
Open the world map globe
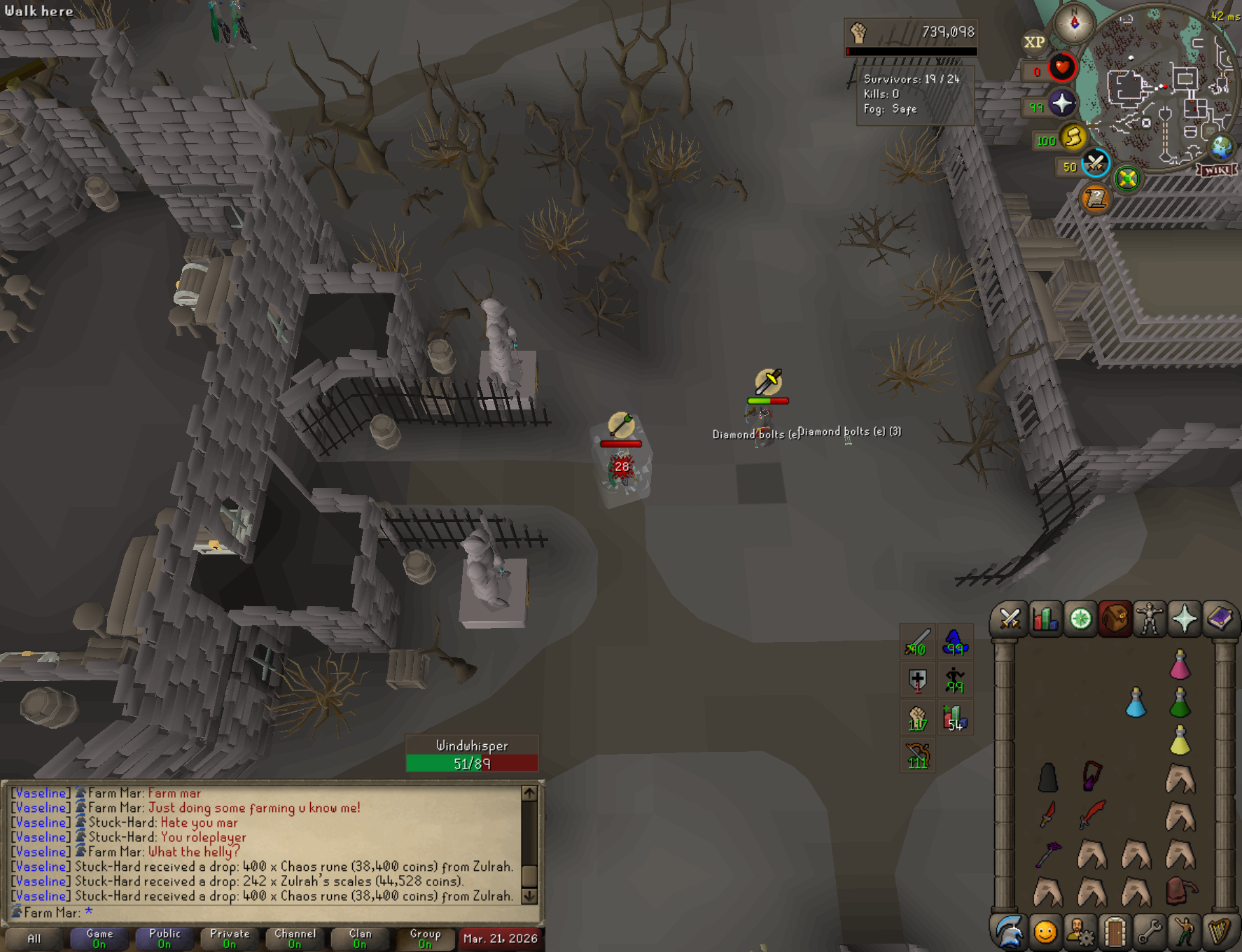[x=1222, y=148]
